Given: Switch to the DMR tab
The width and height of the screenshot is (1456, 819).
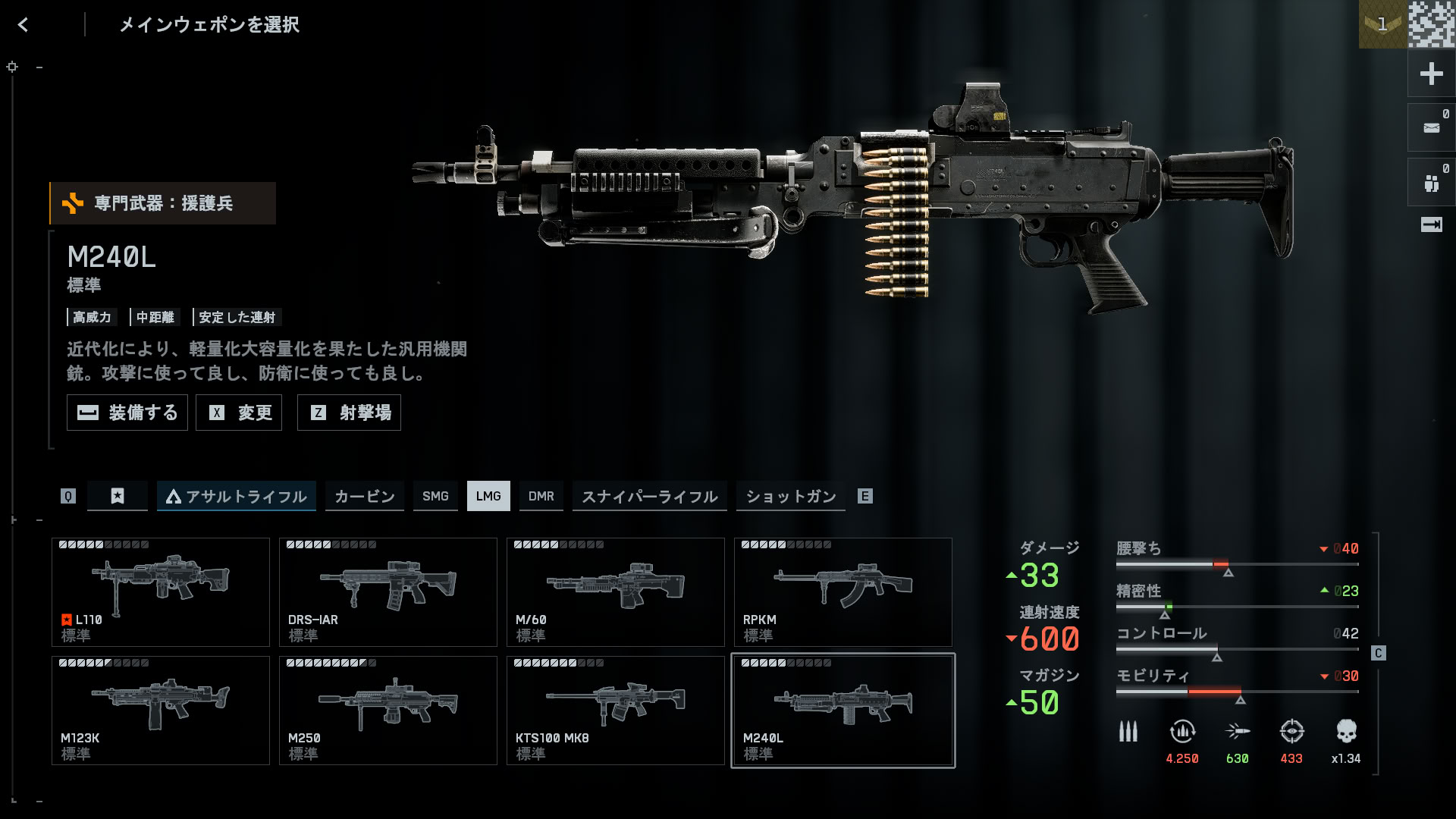Looking at the screenshot, I should 541,496.
